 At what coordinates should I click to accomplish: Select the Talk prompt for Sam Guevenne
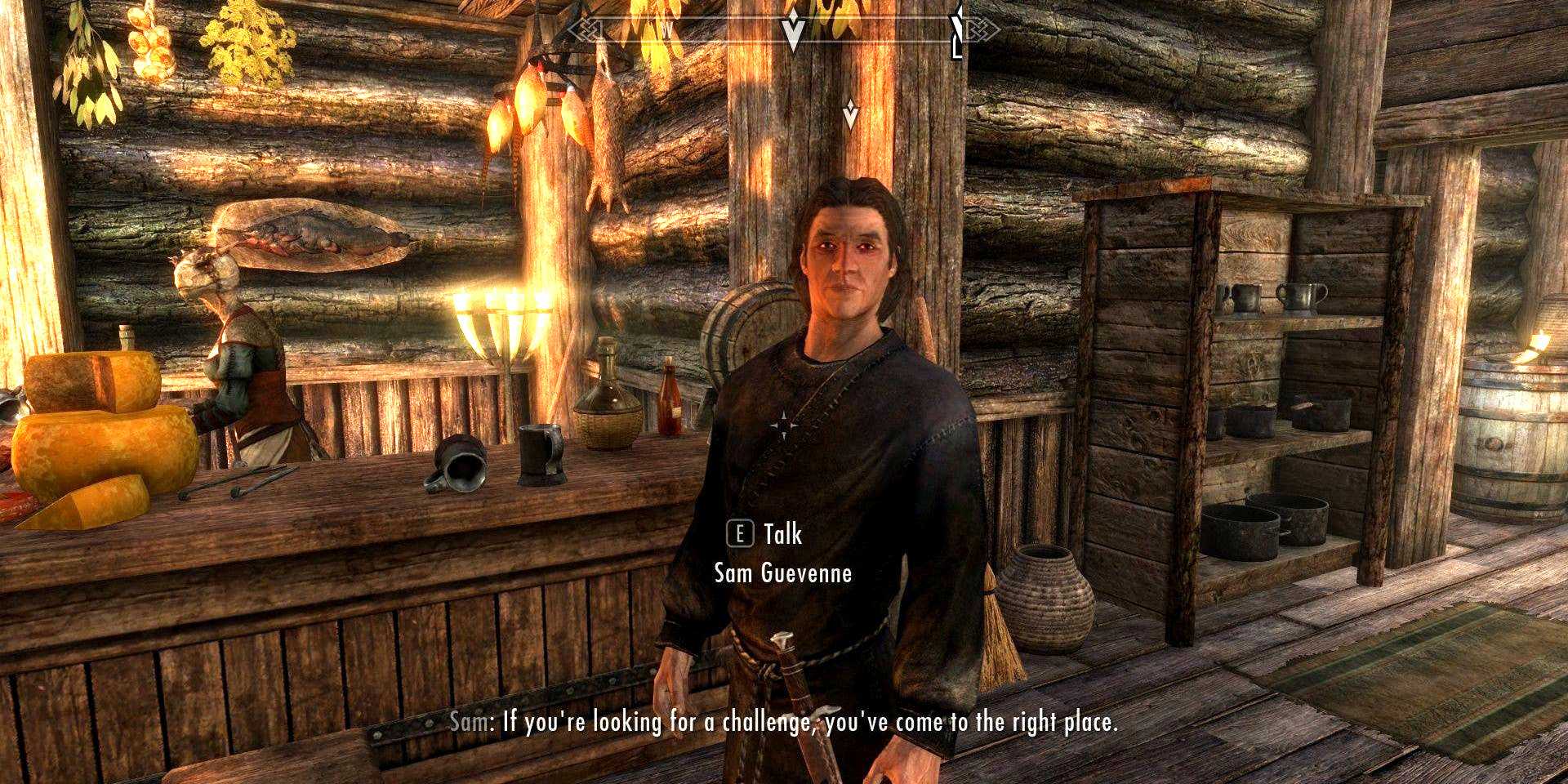(x=765, y=535)
